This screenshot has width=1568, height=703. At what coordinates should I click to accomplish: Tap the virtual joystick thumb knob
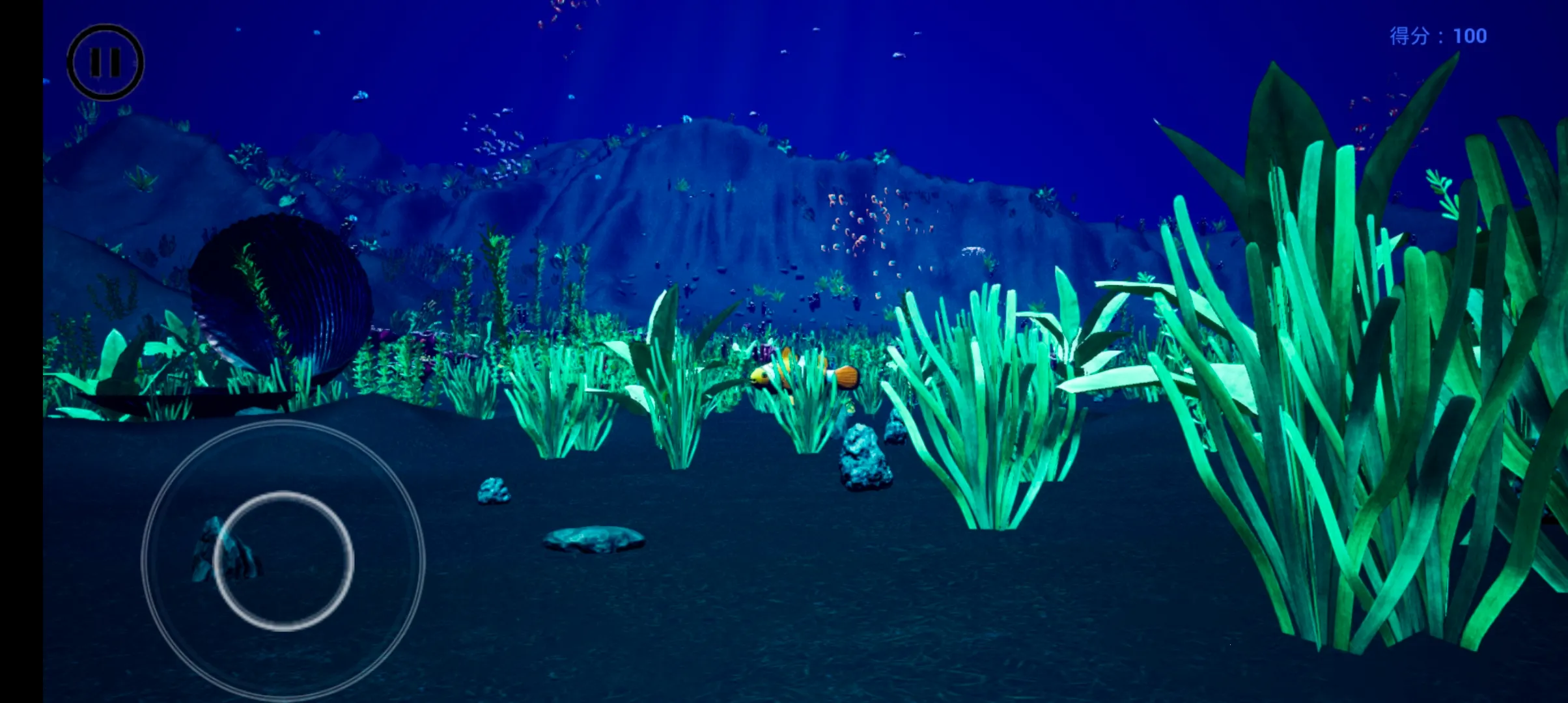[x=284, y=560]
